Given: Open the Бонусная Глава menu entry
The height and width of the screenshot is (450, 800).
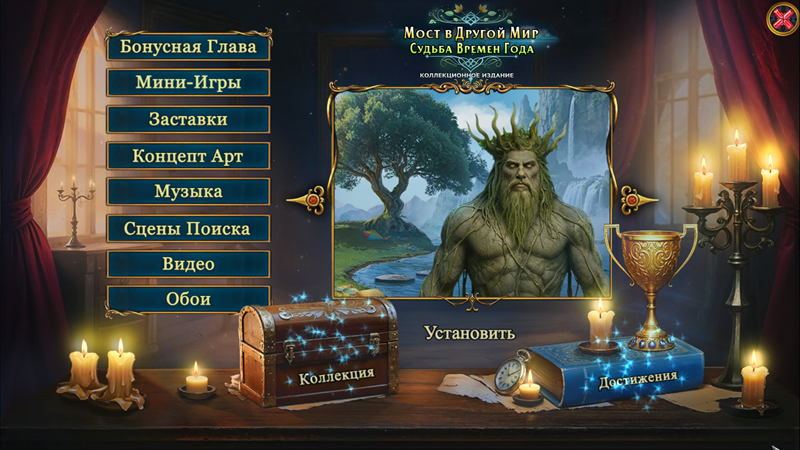Looking at the screenshot, I should click(x=188, y=47).
